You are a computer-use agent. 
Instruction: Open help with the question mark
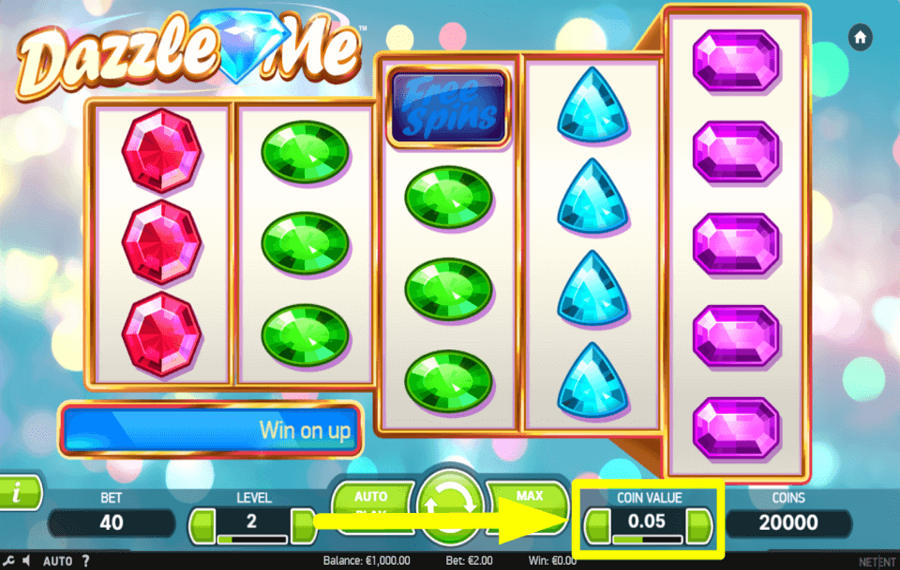point(85,561)
